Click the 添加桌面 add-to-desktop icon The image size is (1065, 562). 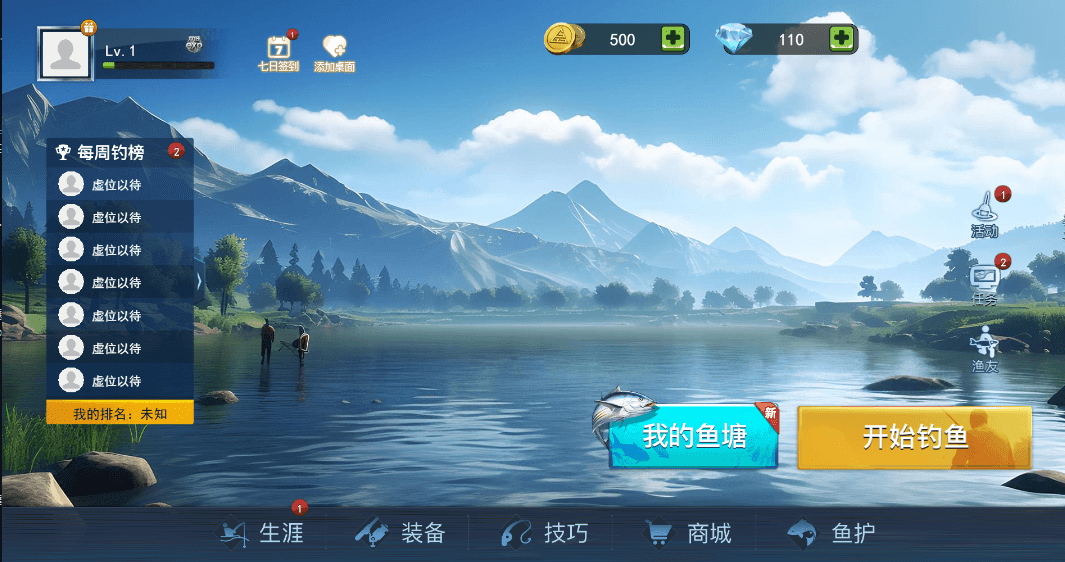pyautogui.click(x=334, y=52)
